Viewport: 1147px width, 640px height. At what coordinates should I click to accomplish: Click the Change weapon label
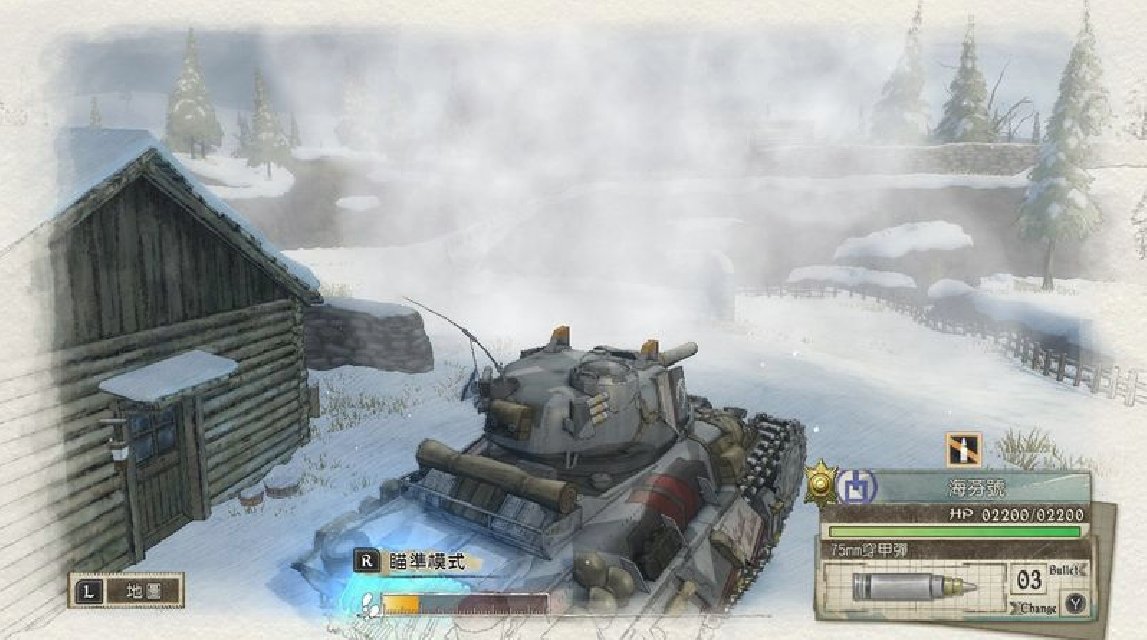1038,607
